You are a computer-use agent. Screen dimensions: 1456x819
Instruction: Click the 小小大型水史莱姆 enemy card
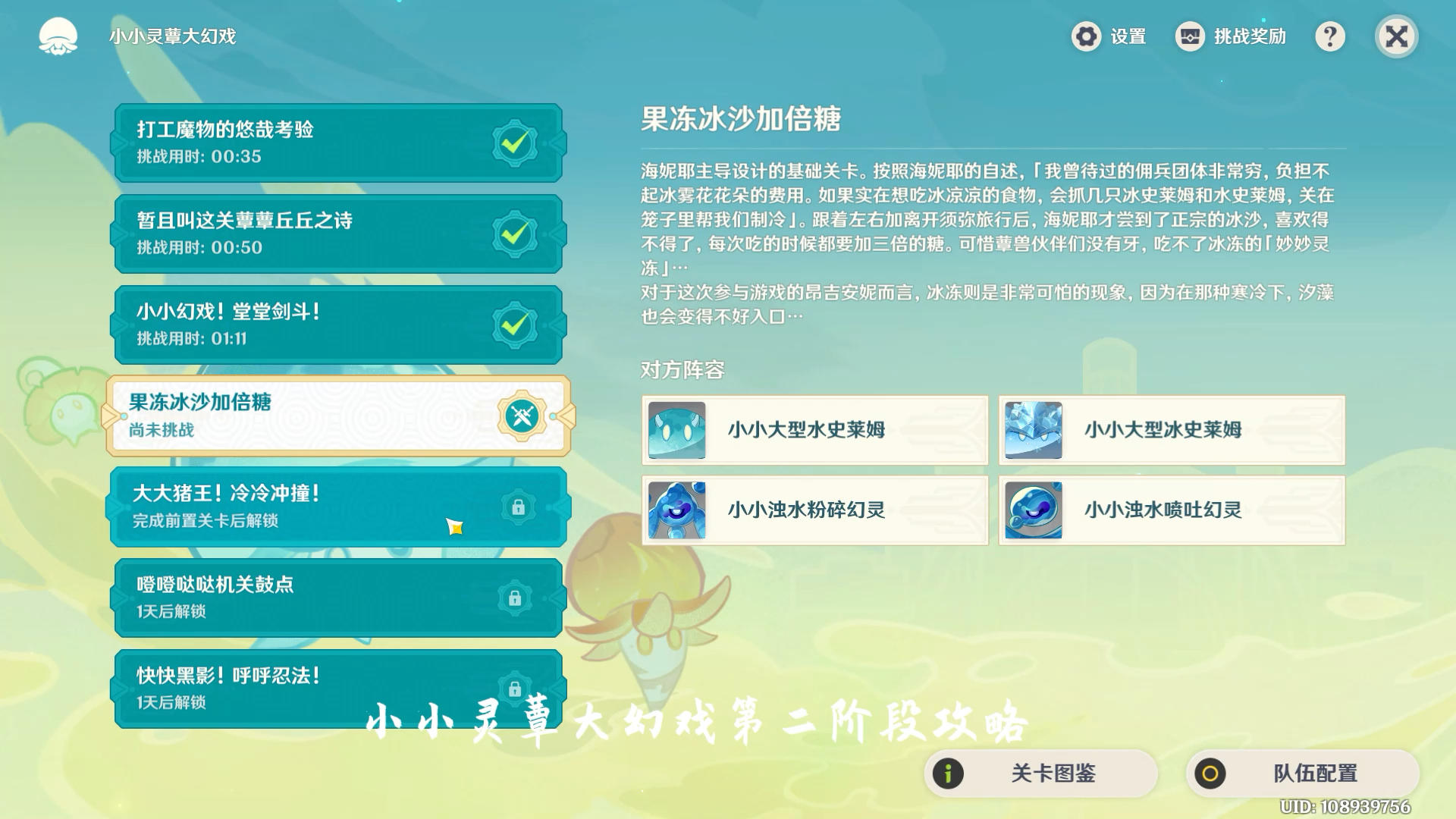click(x=815, y=431)
